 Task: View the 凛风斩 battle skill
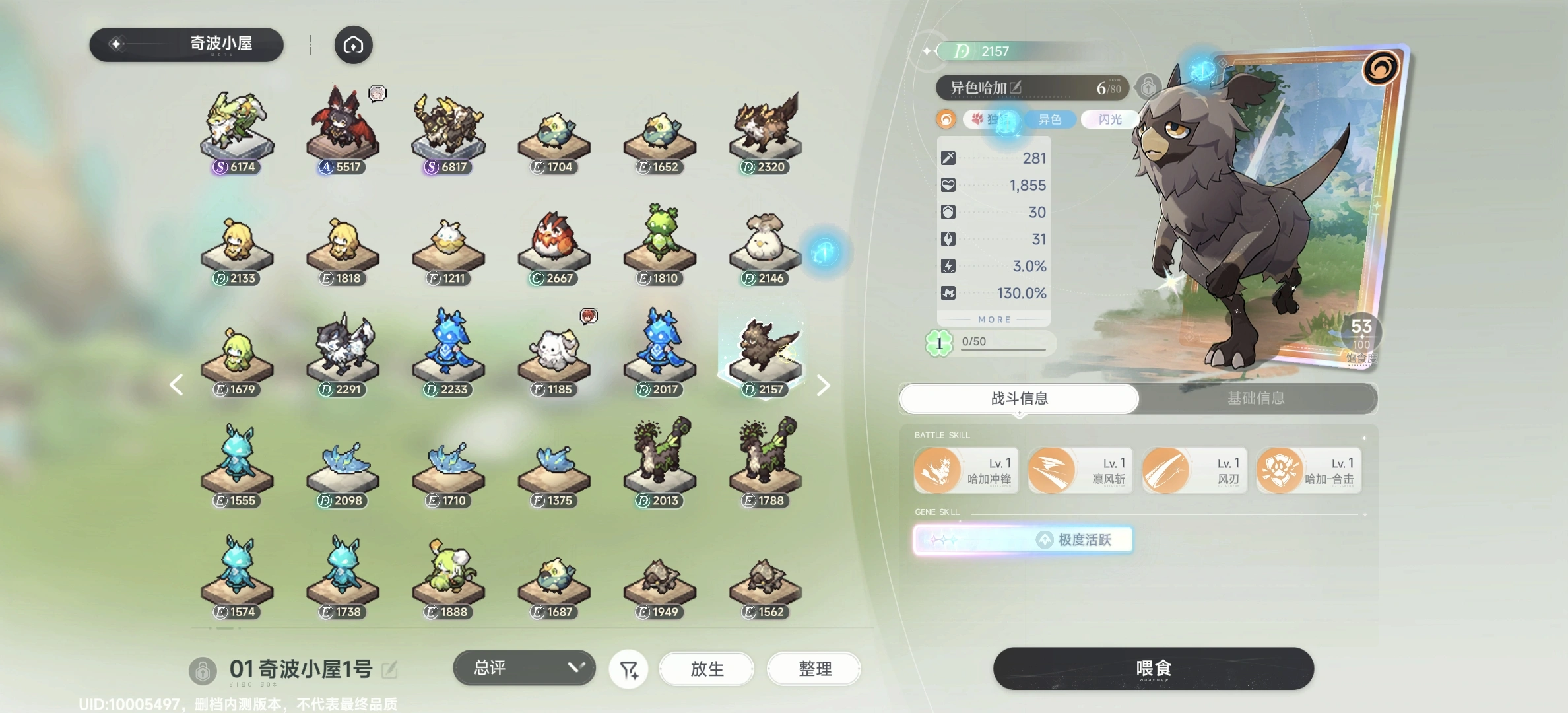pyautogui.click(x=1080, y=471)
